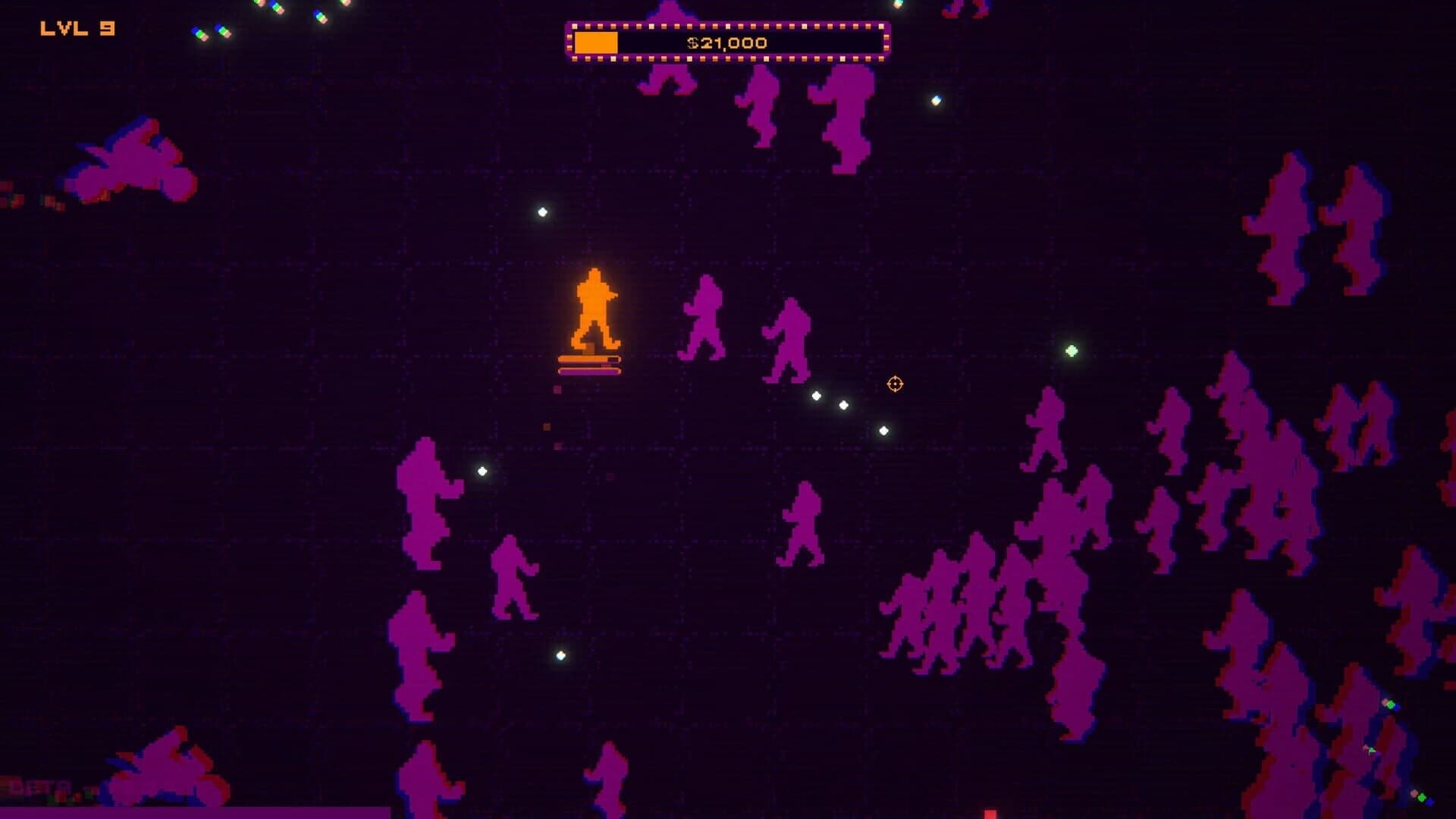This screenshot has width=1456, height=819.
Task: Click the white pickup dot above the player
Action: (541, 212)
